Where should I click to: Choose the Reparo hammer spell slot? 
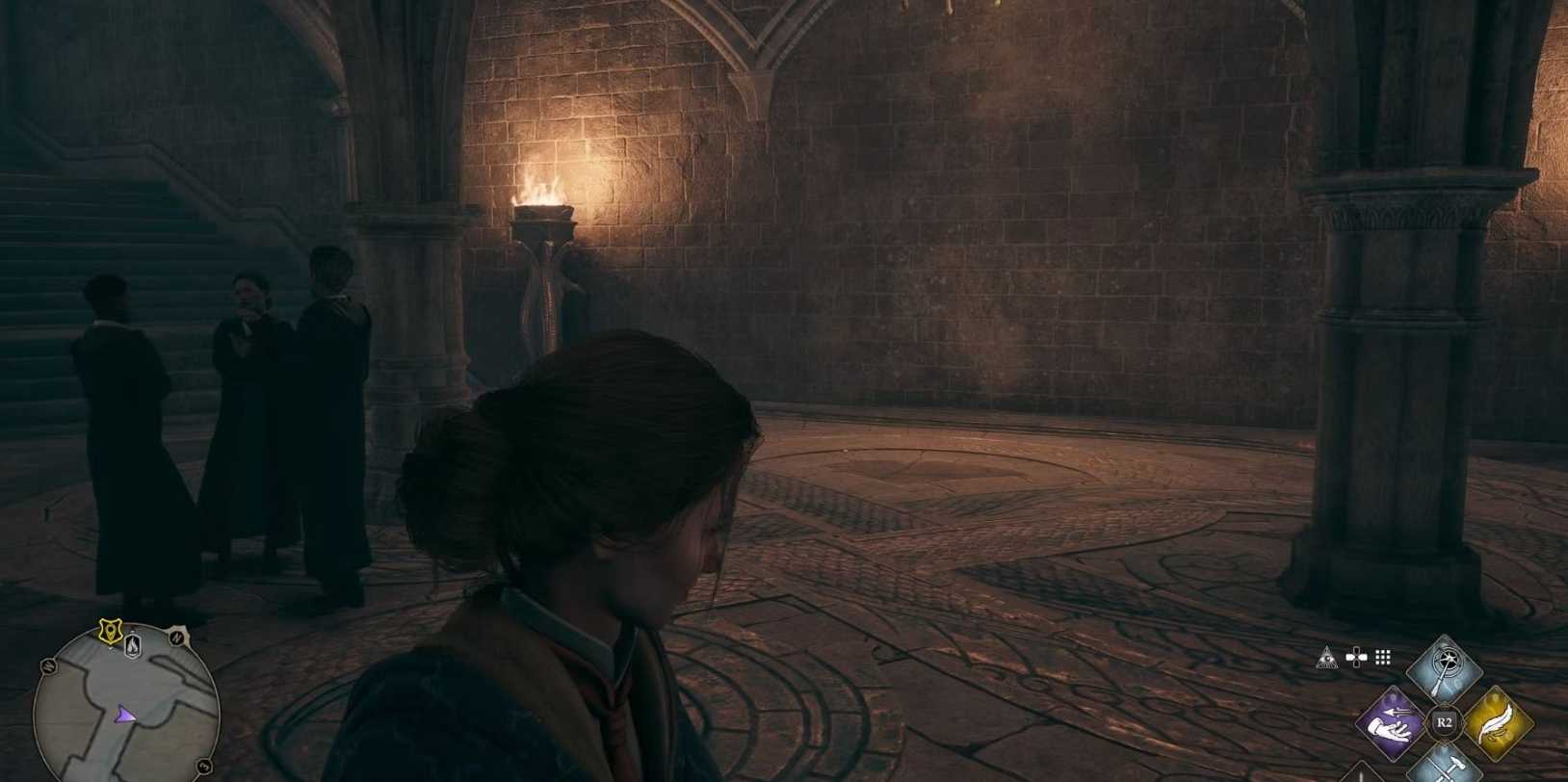(1443, 764)
